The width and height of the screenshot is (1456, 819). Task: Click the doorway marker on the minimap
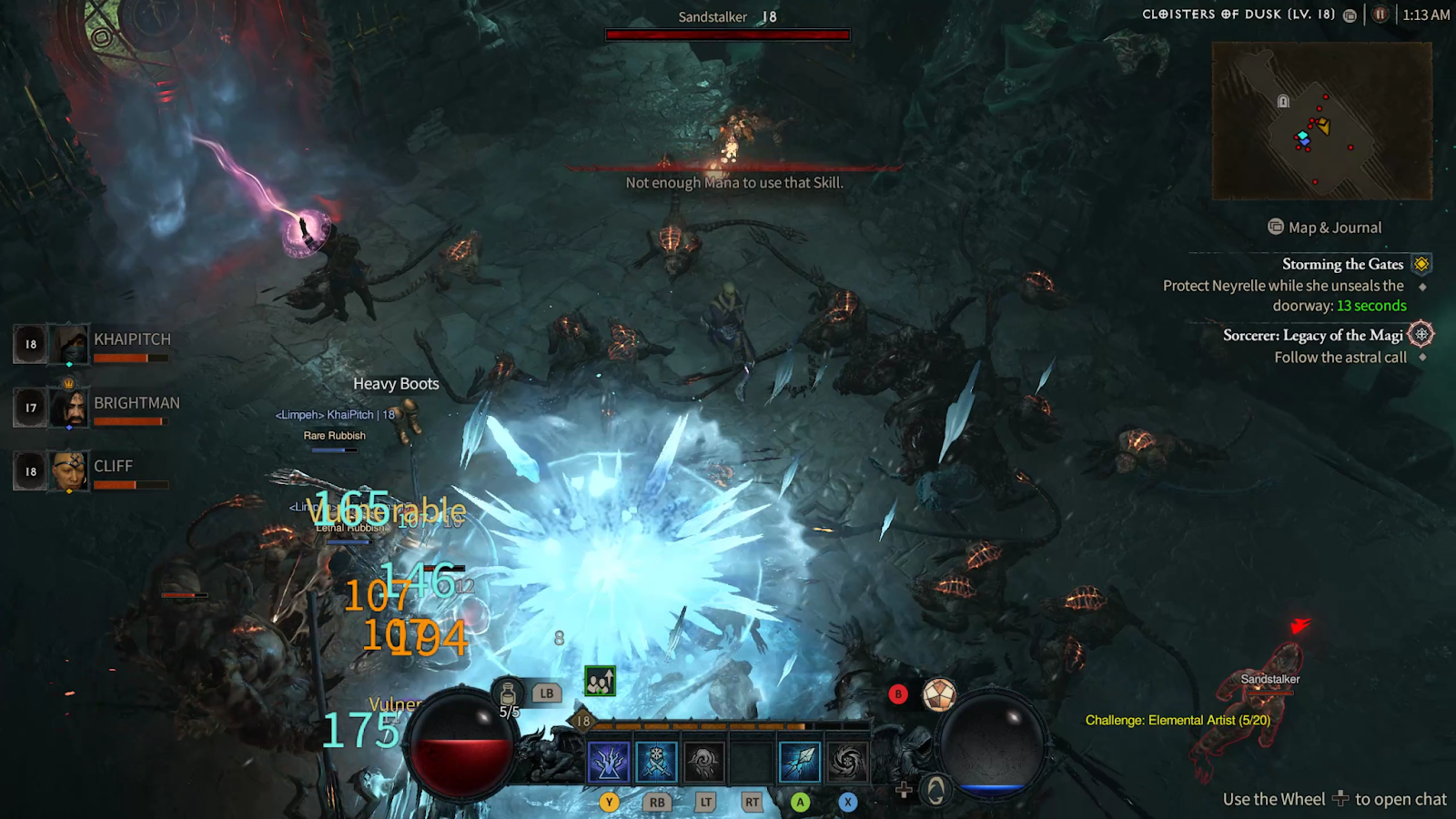click(1283, 101)
